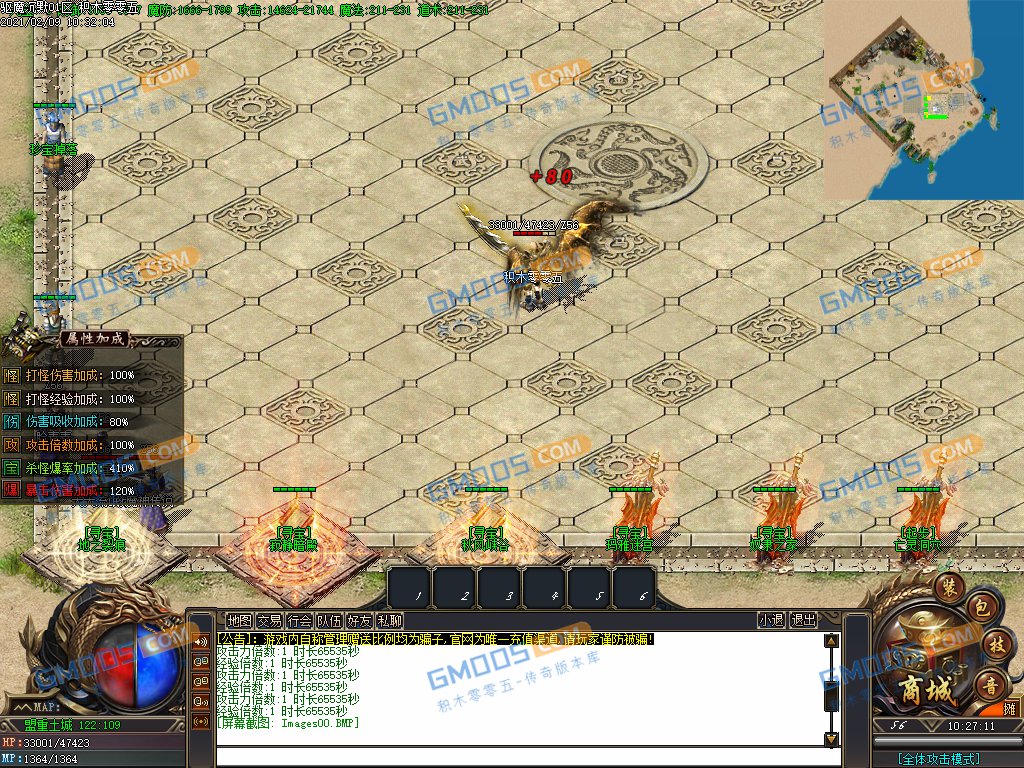
Task: Click the chat text input field
Action: tap(520, 756)
